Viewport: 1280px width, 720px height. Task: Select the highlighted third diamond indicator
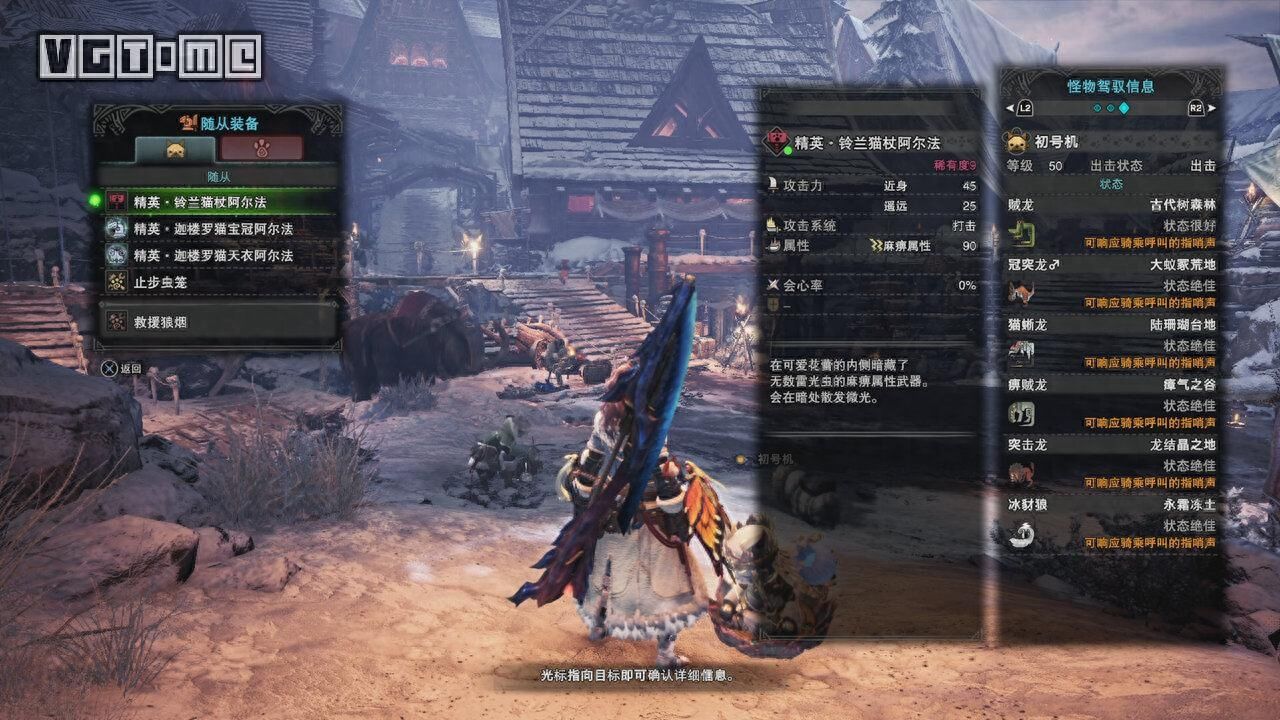[1124, 108]
